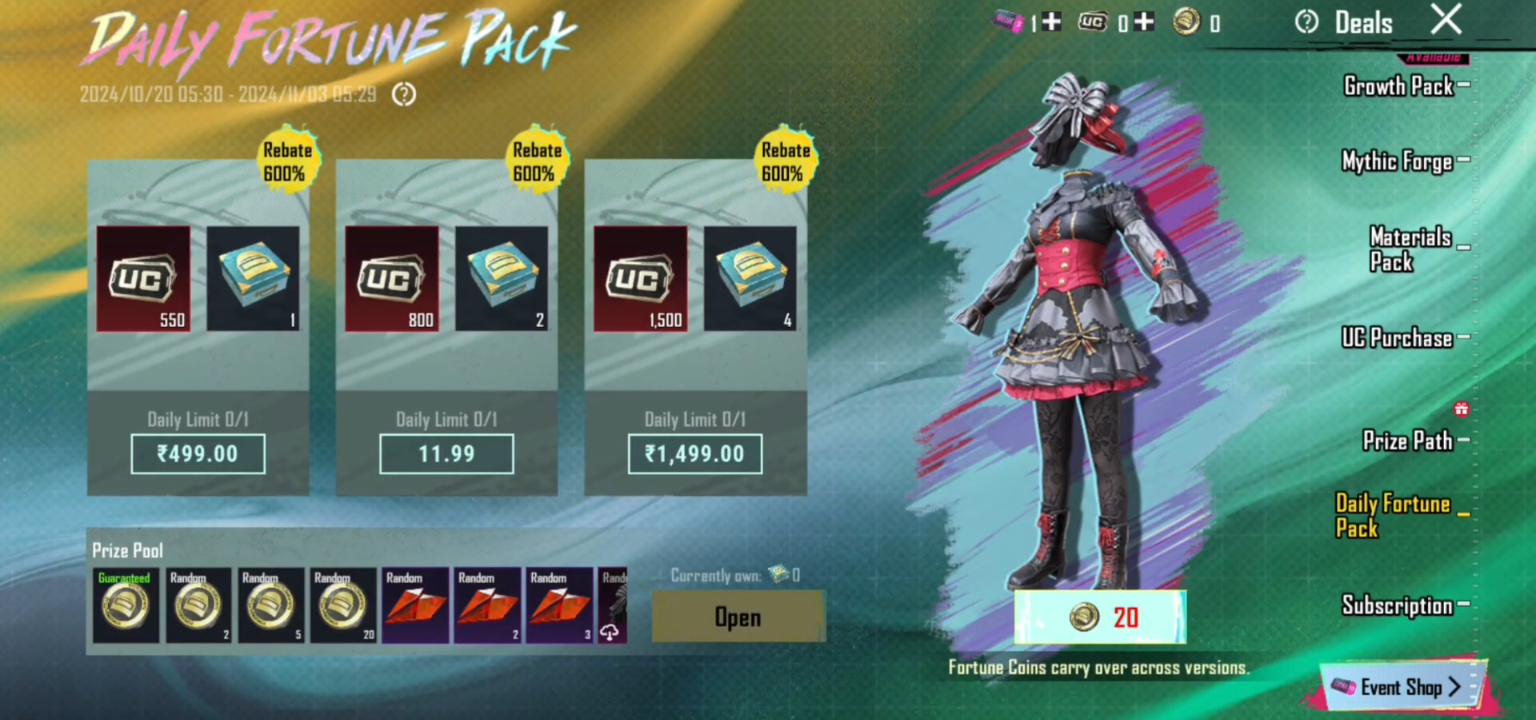Open the Event Shop
This screenshot has height=720, width=1536.
(1398, 687)
